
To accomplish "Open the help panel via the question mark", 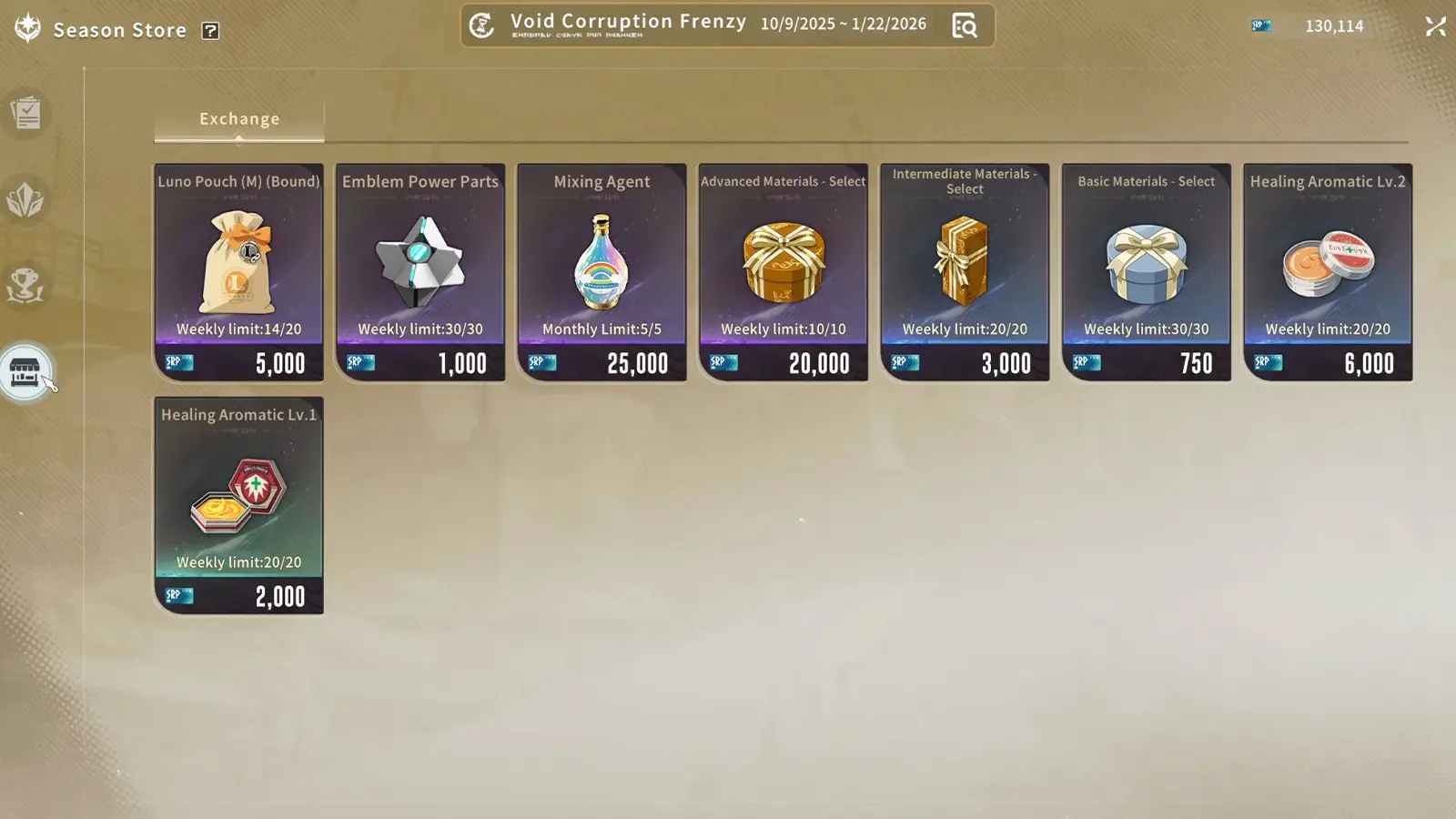I will [211, 30].
